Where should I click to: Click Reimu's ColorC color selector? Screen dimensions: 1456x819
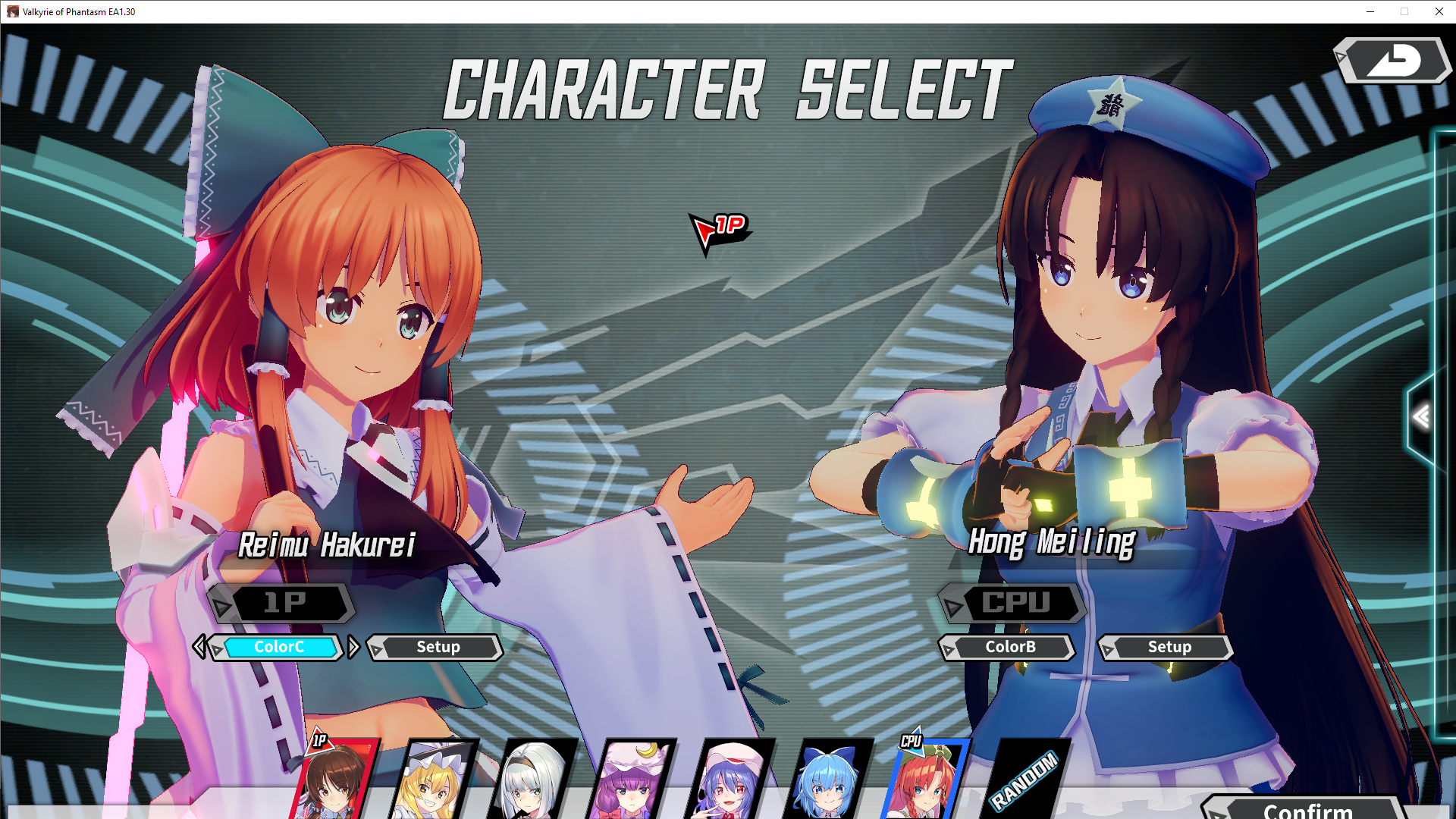point(280,647)
